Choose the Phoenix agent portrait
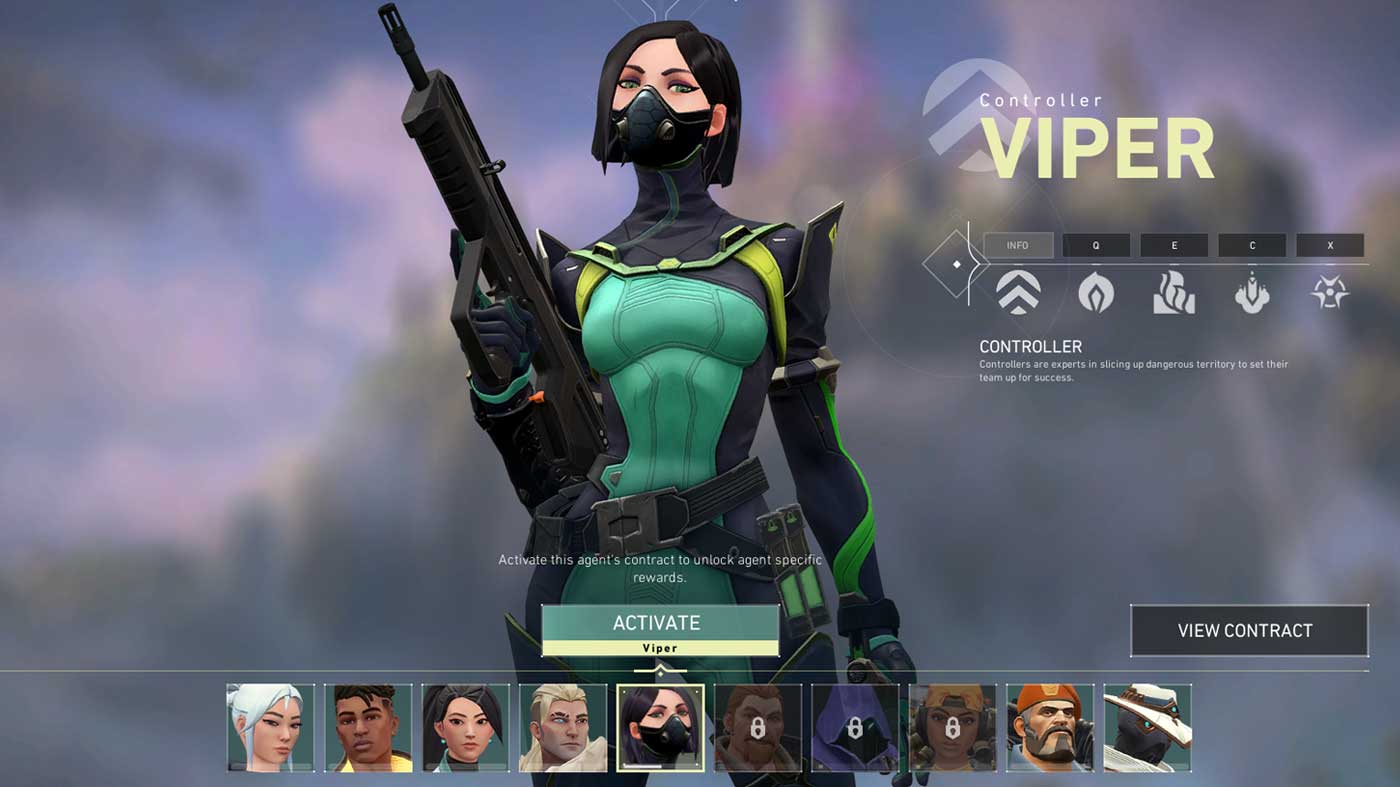The width and height of the screenshot is (1400, 787). 368,728
